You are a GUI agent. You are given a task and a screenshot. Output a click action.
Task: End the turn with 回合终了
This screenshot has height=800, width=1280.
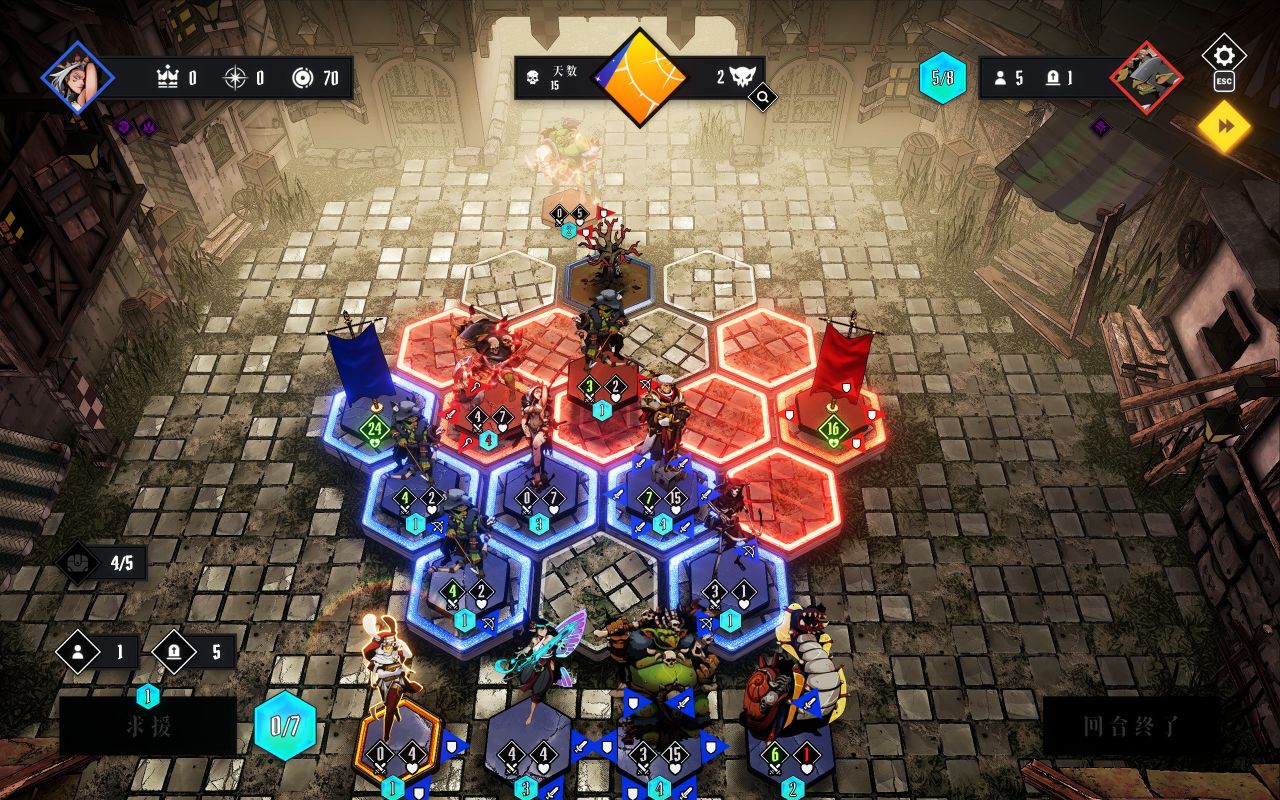click(1131, 726)
